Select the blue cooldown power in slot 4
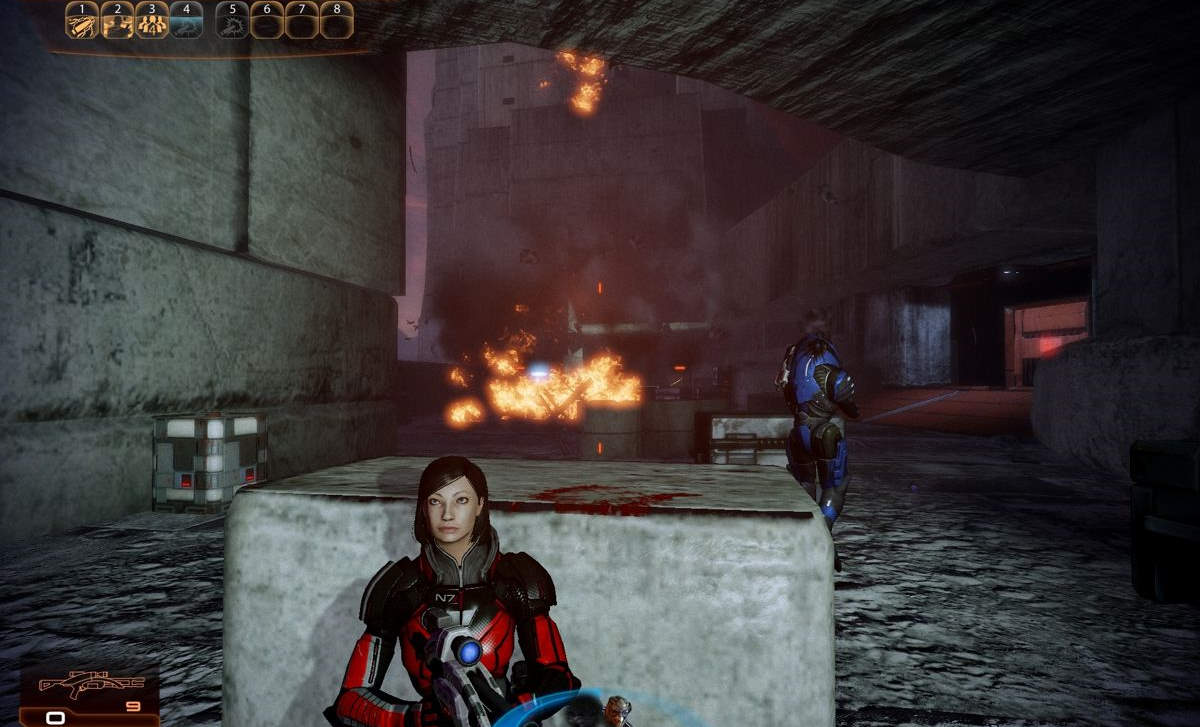 186,21
